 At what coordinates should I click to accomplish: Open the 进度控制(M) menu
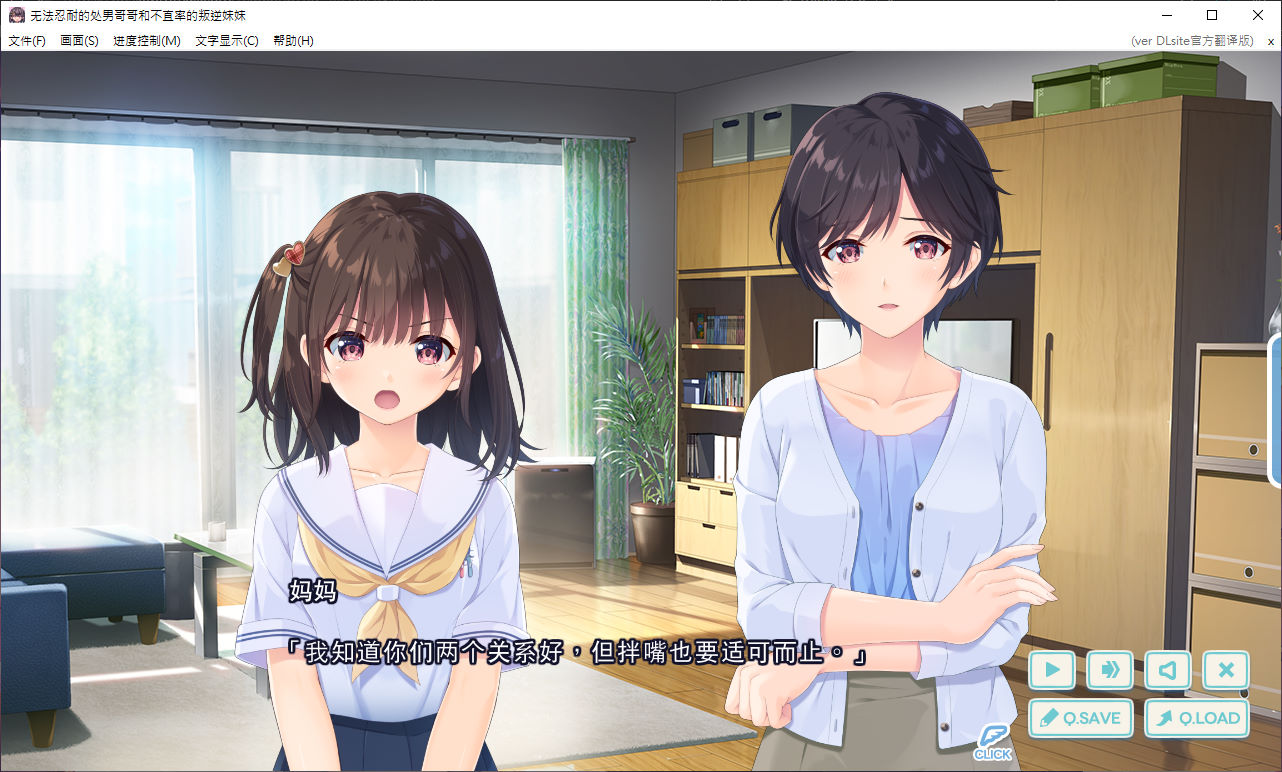pos(147,41)
